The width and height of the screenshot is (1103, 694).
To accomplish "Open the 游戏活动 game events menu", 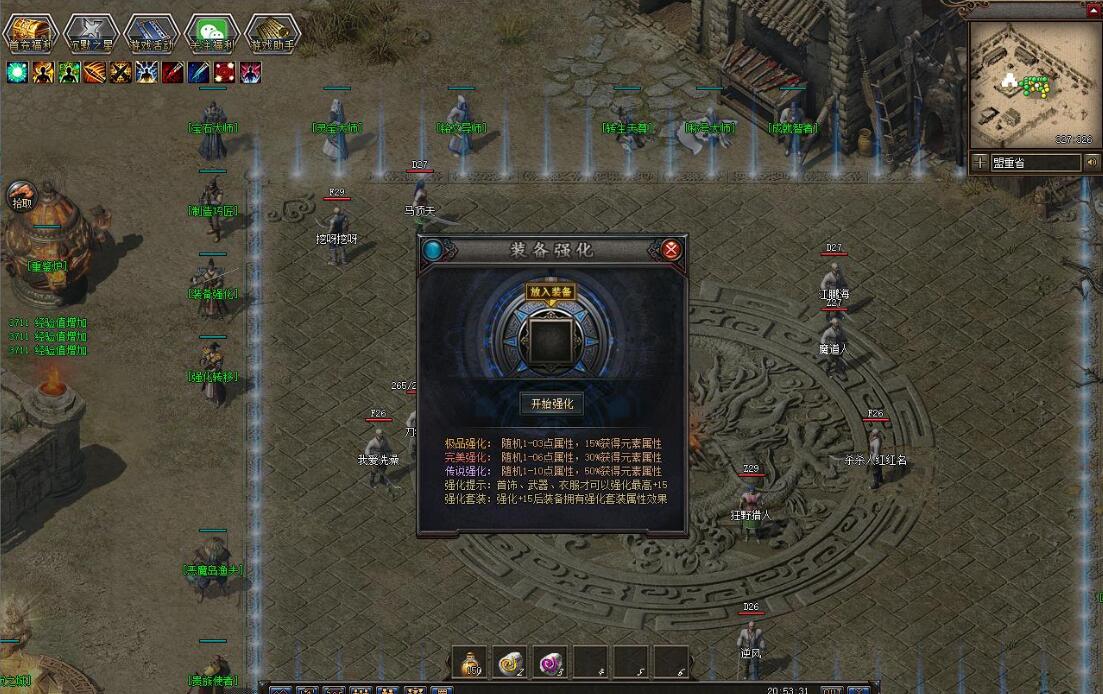I will pyautogui.click(x=151, y=32).
